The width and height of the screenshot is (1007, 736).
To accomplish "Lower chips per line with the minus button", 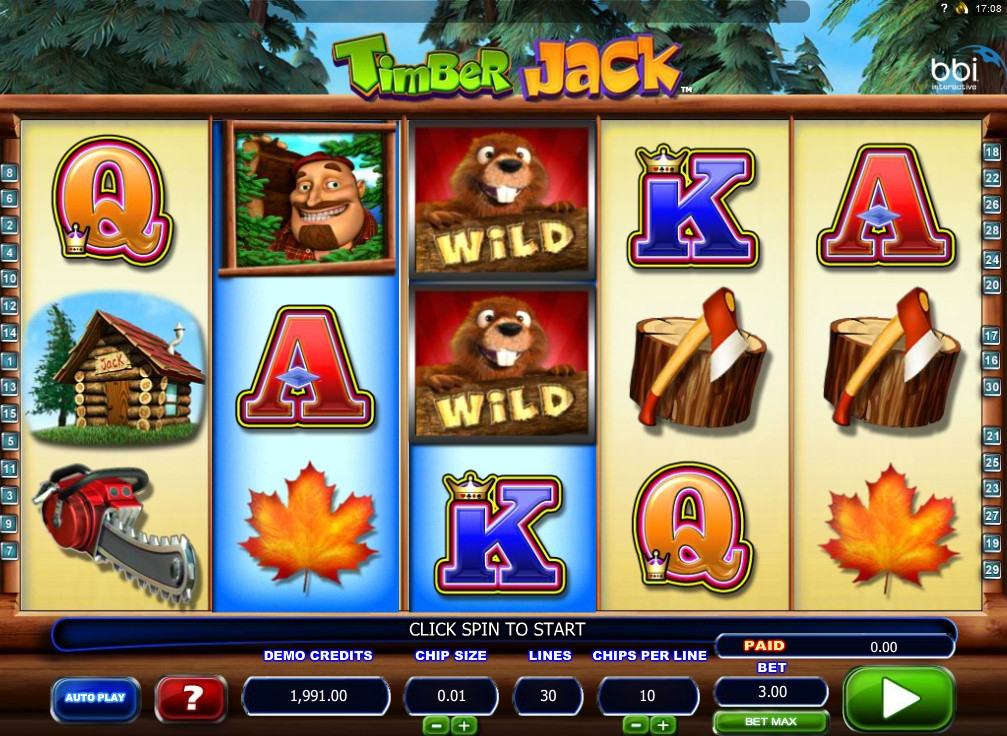I will tap(636, 725).
